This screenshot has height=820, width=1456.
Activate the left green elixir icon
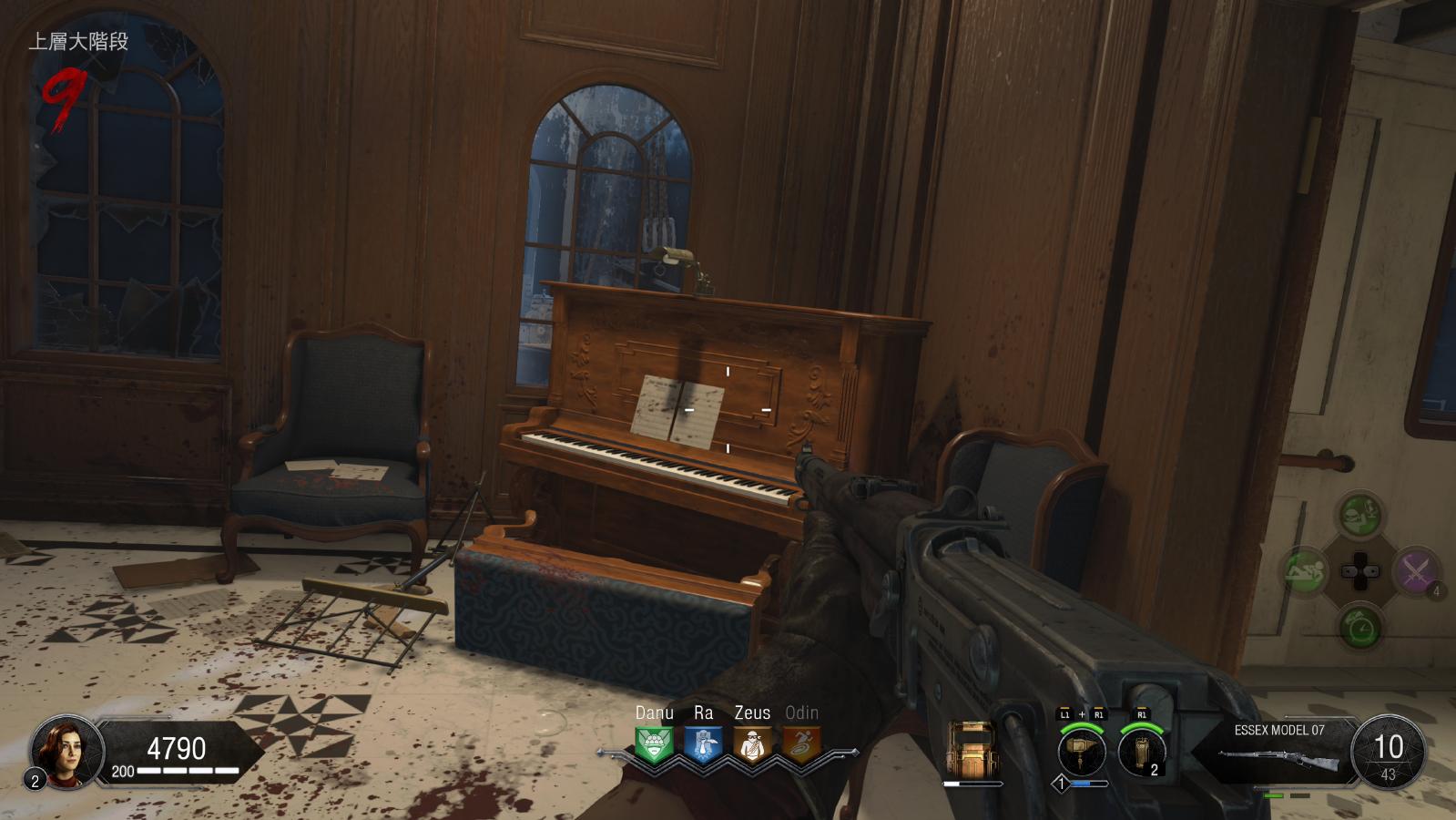(1305, 572)
